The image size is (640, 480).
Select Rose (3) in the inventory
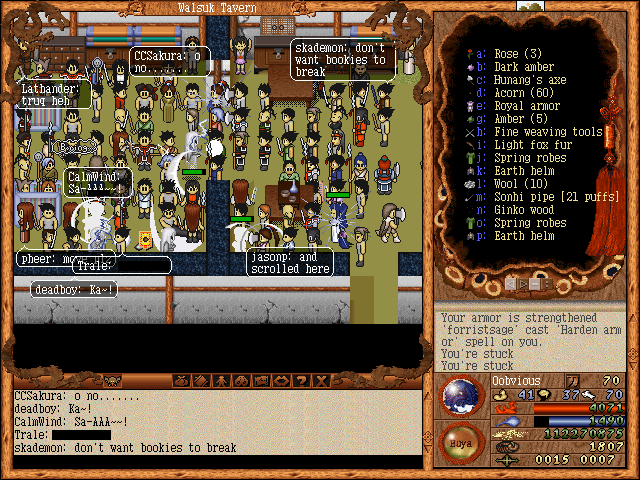point(518,54)
